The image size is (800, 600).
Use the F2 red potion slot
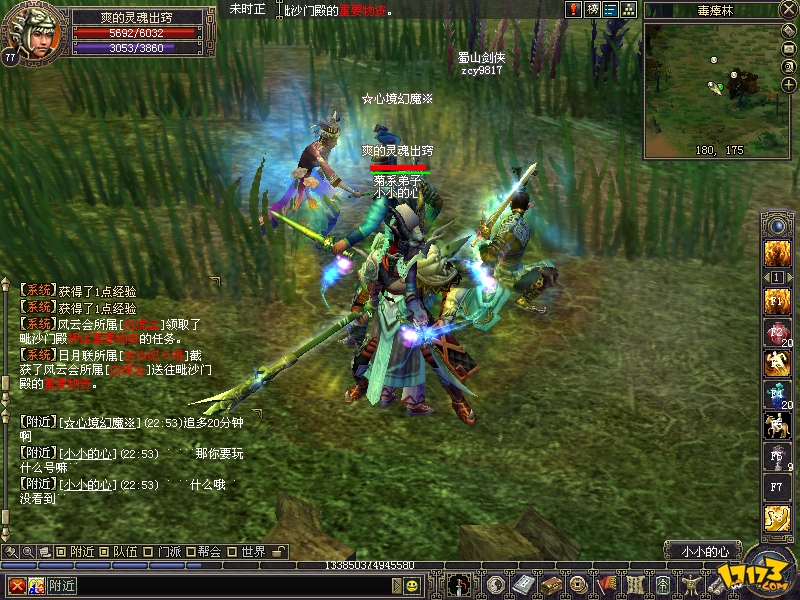pos(777,332)
